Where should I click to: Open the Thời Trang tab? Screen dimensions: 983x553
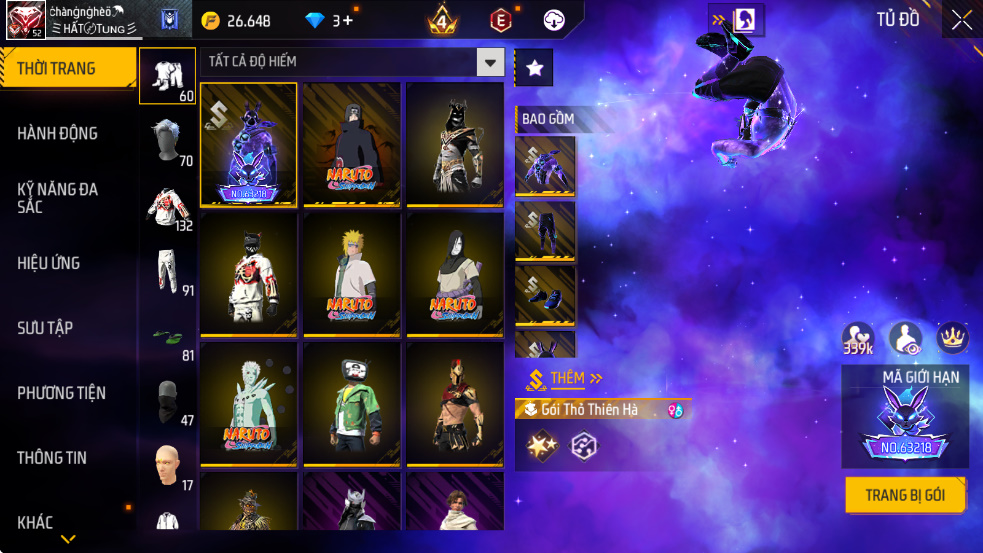[67, 68]
